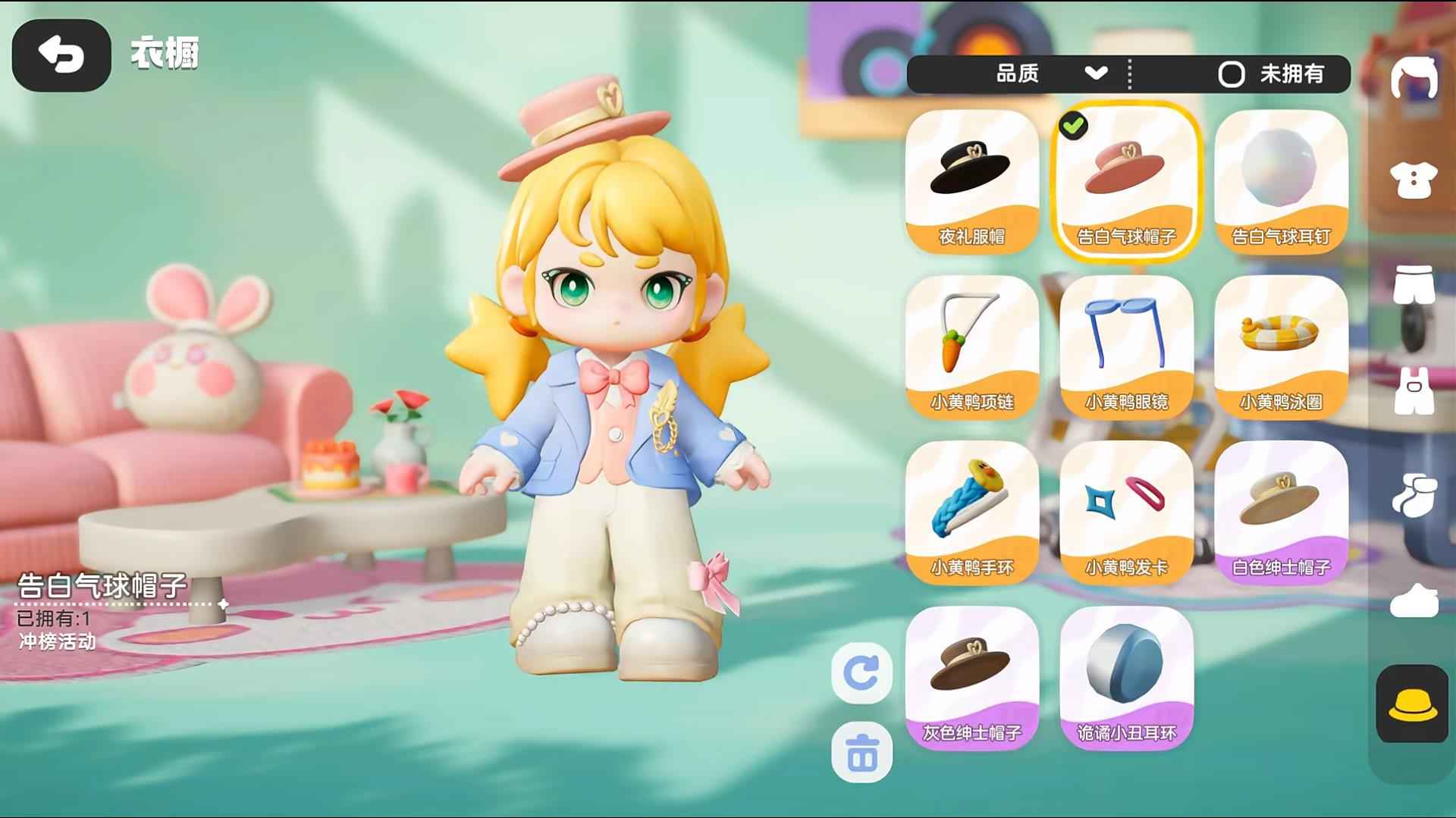Pick the 告白气球耳钉 earring item
This screenshot has height=818, width=1456.
point(1281,180)
